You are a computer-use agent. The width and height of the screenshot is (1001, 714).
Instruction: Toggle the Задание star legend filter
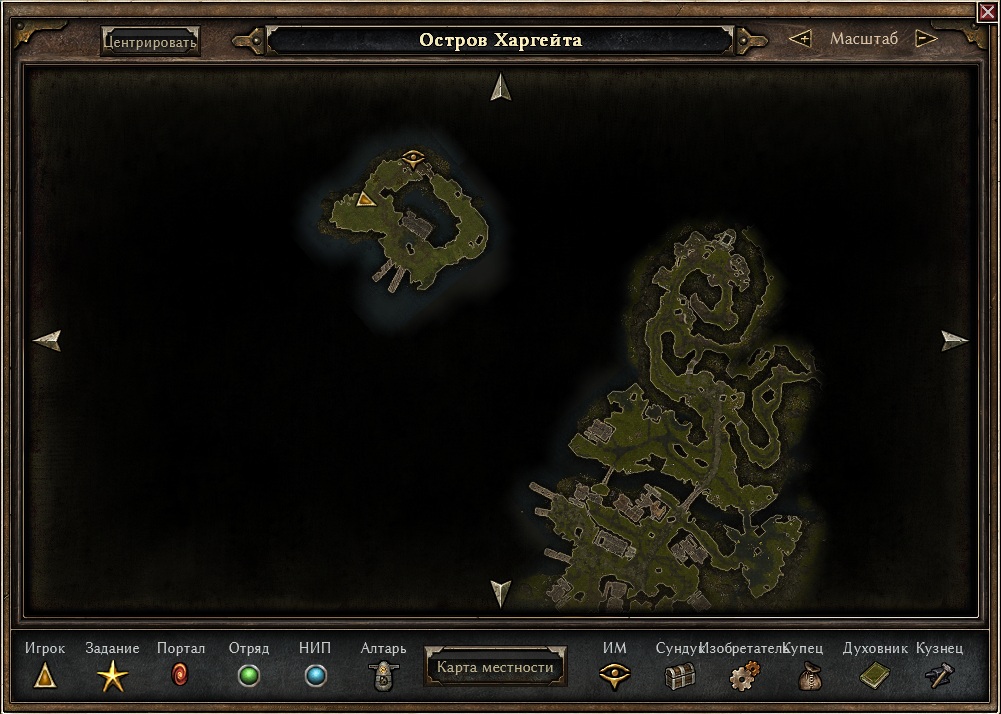(x=112, y=677)
